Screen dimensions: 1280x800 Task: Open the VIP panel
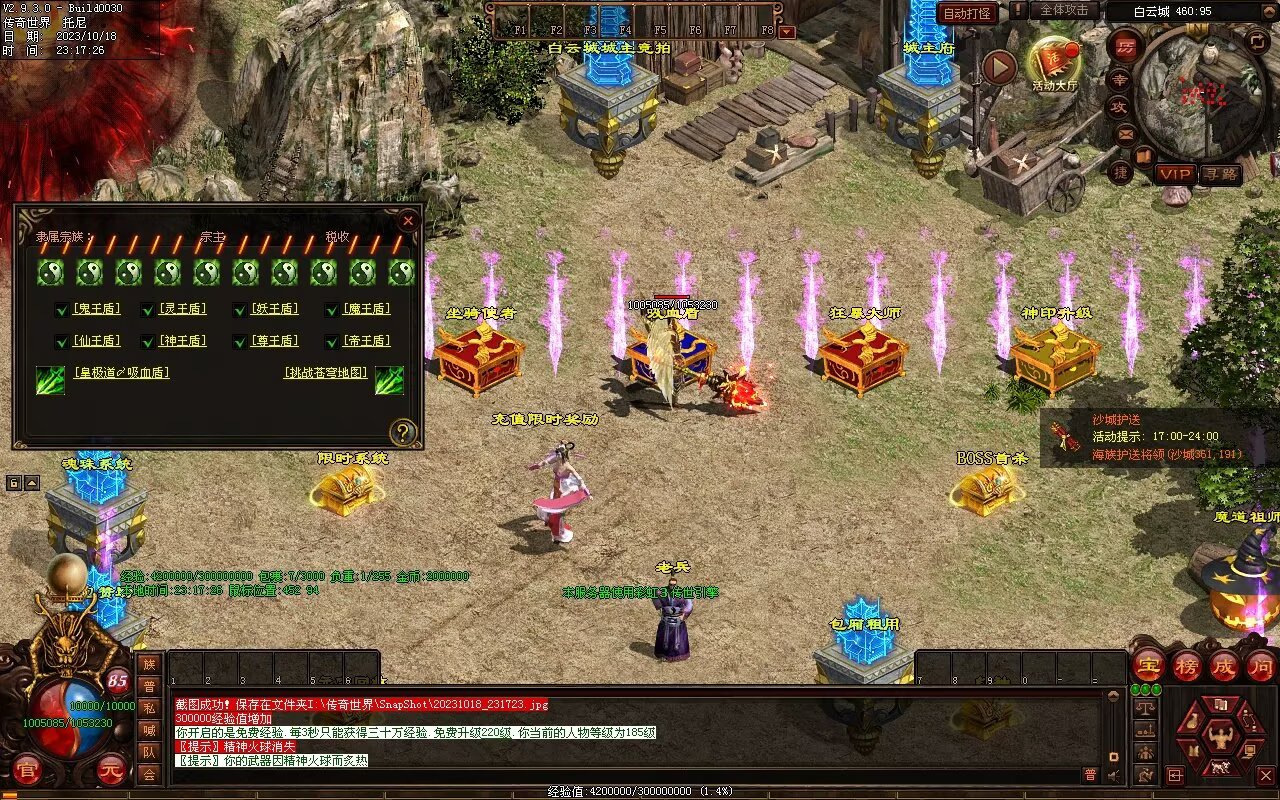click(1176, 173)
